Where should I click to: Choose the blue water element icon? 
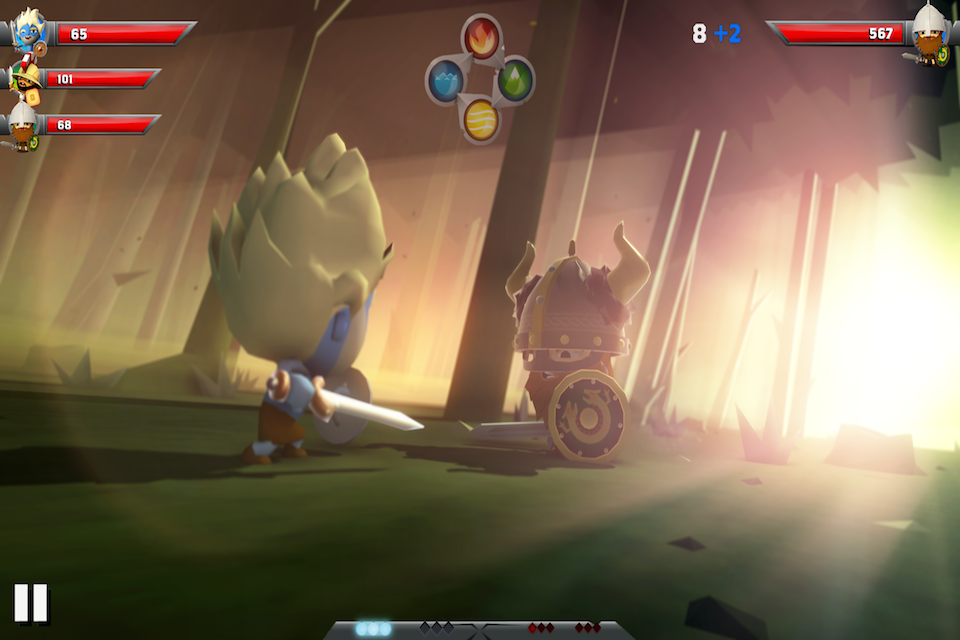point(445,79)
